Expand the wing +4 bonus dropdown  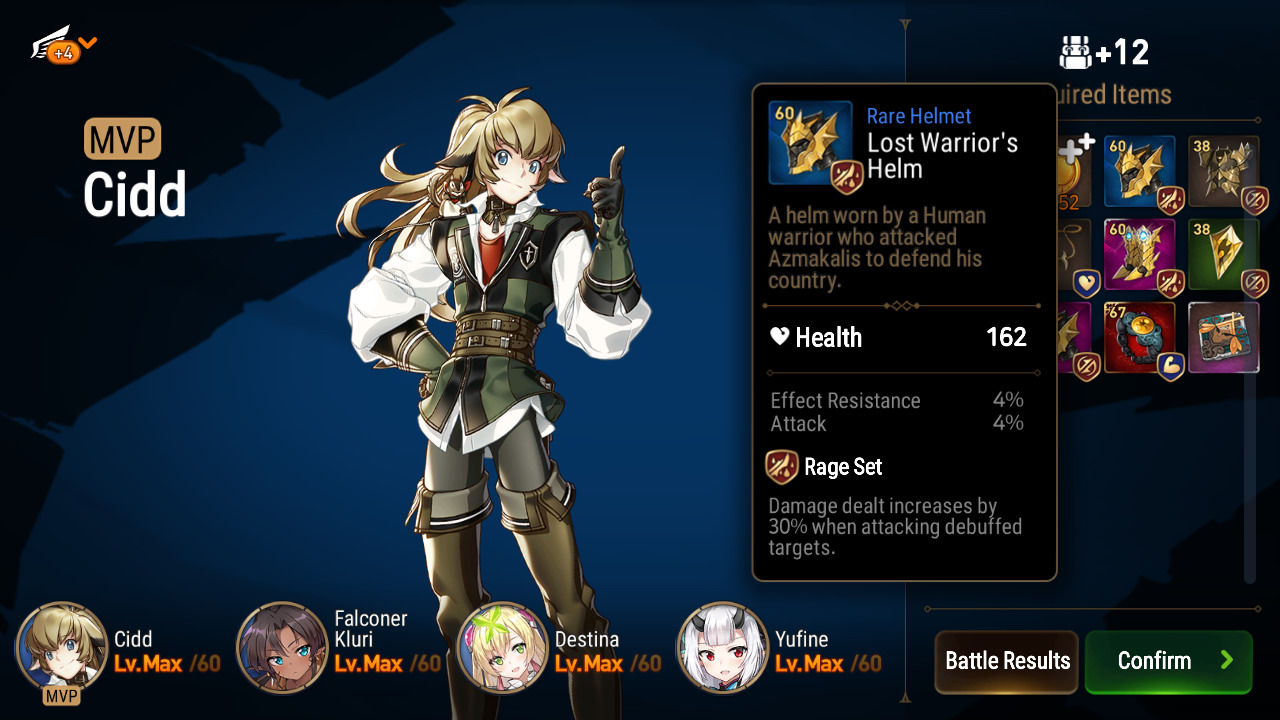[x=65, y=46]
